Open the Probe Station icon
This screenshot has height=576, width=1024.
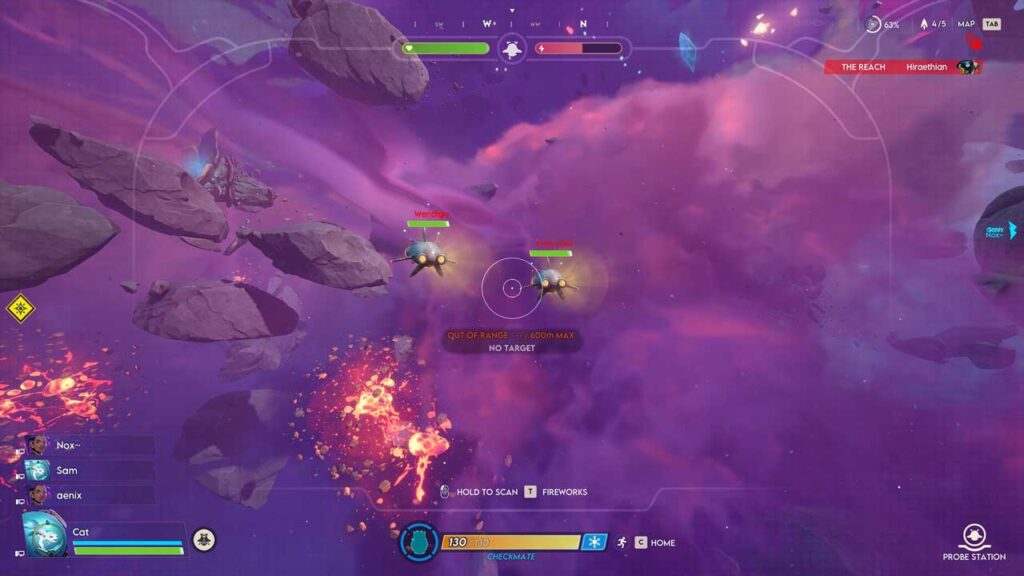coord(975,537)
